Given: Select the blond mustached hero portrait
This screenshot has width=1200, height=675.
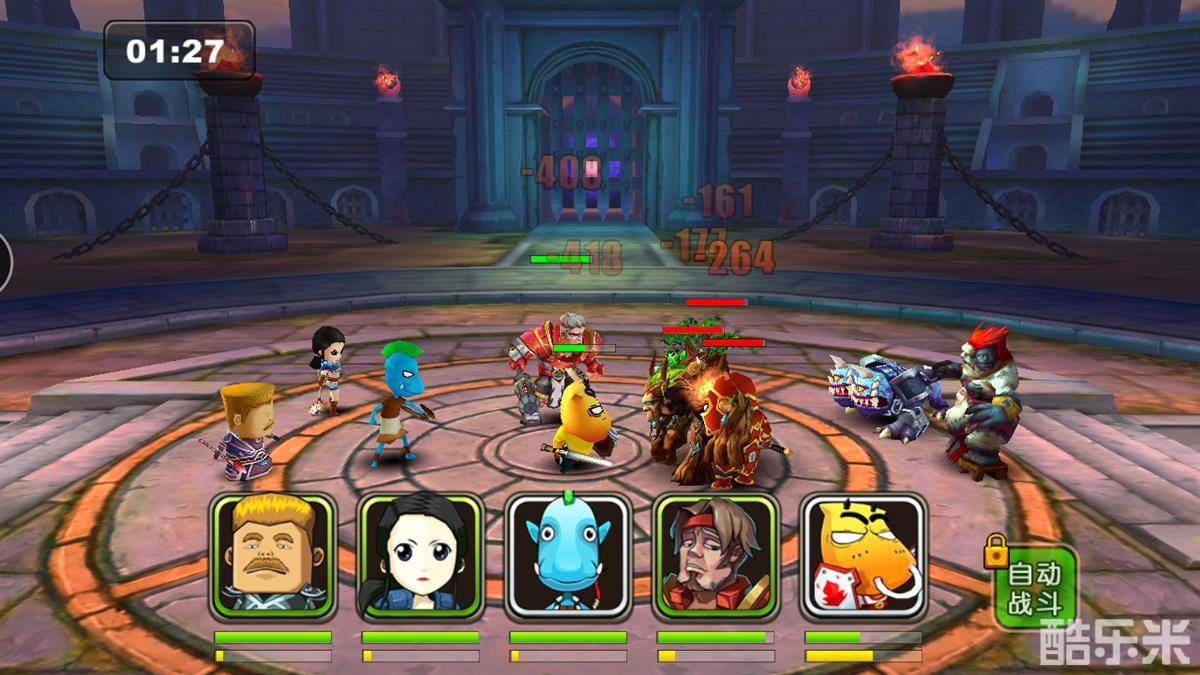Looking at the screenshot, I should click(272, 557).
